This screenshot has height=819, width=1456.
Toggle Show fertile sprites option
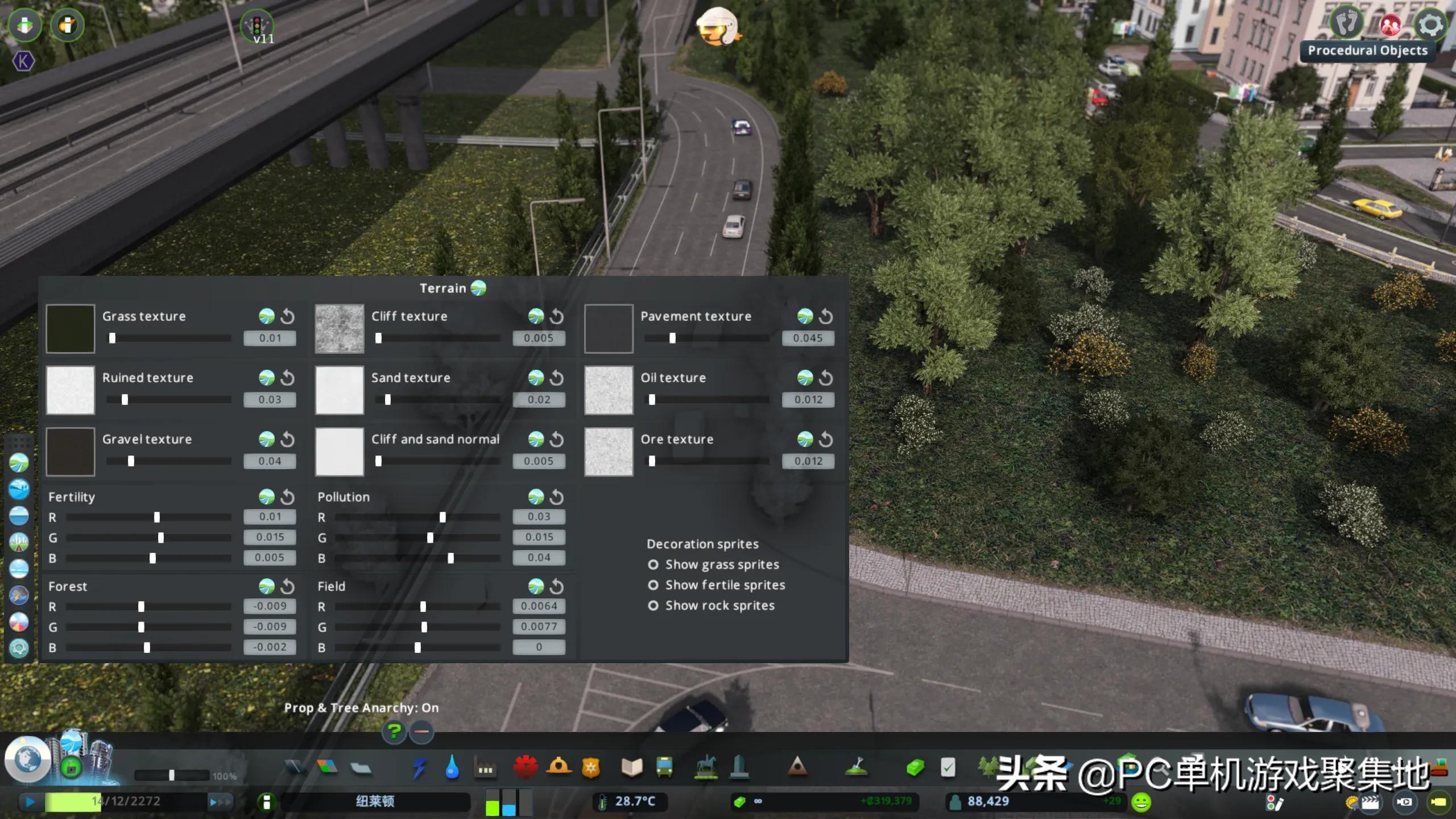click(653, 585)
